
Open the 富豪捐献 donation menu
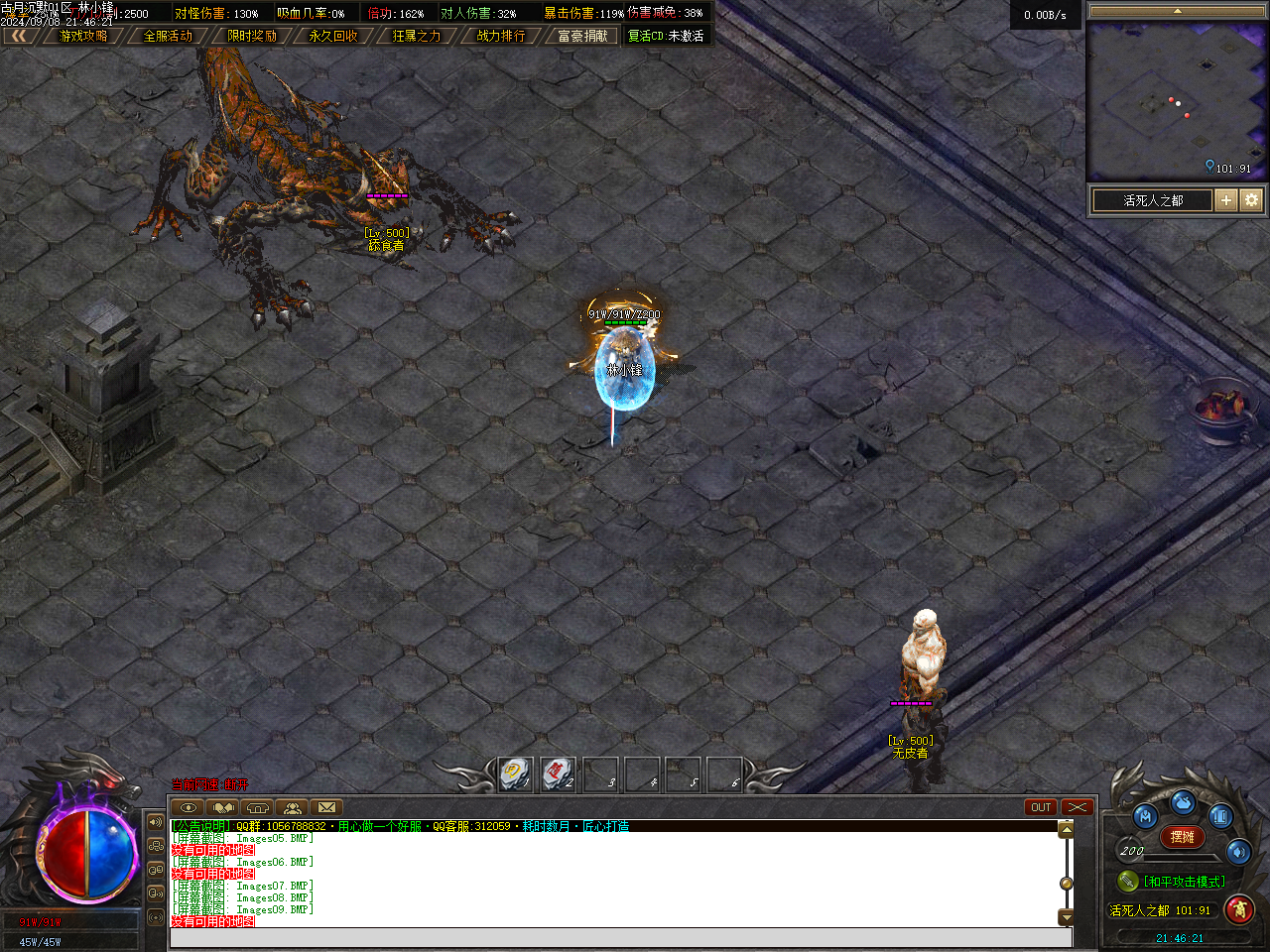point(582,36)
